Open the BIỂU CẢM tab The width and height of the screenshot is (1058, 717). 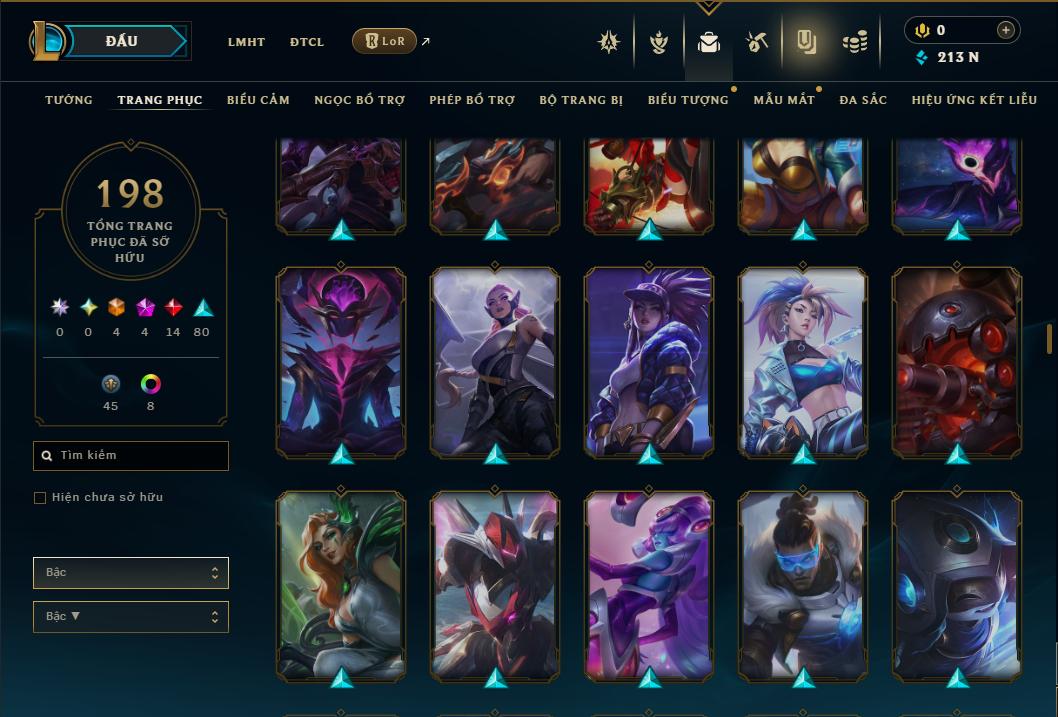[258, 100]
